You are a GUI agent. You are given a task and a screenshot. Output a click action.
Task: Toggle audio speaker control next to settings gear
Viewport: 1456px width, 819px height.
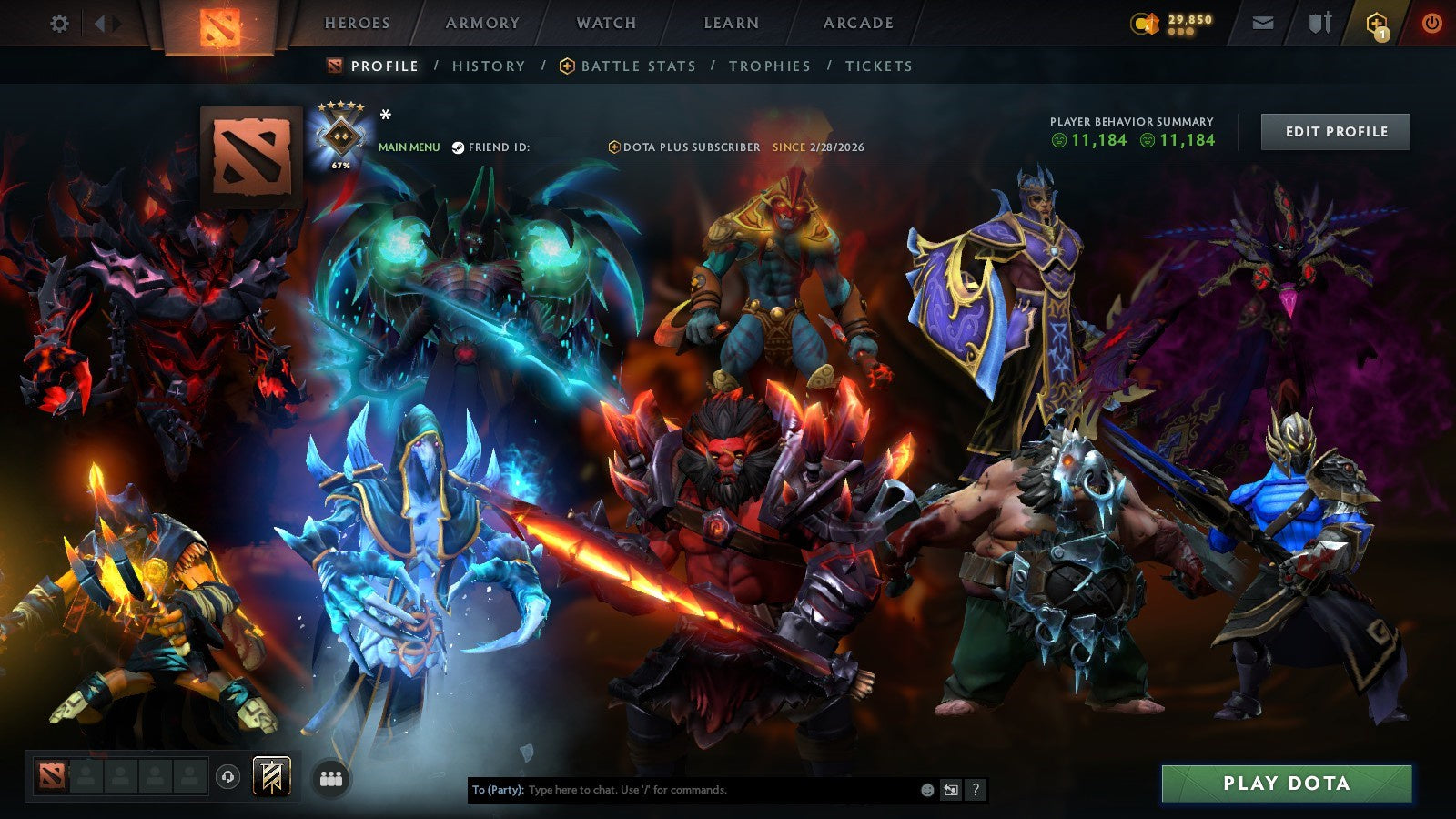pyautogui.click(x=100, y=23)
